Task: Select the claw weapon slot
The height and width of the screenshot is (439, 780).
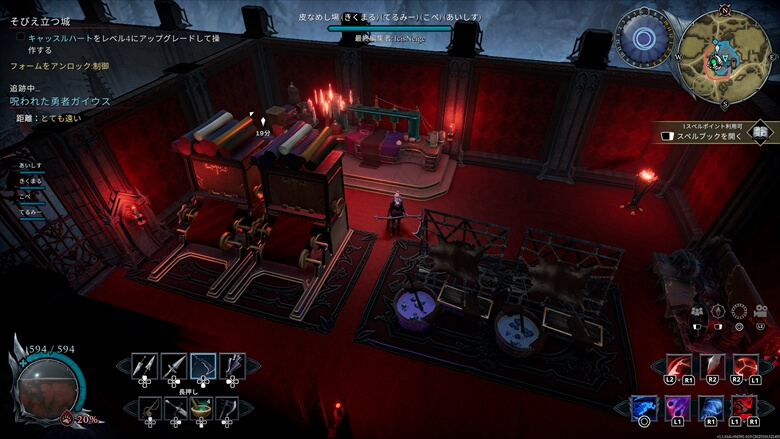Action: tap(232, 366)
